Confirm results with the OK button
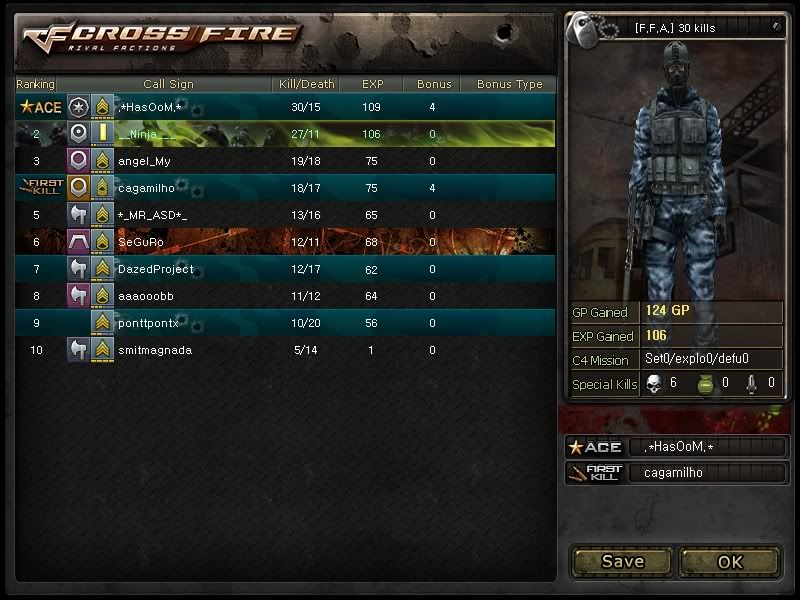The image size is (800, 600). (730, 562)
